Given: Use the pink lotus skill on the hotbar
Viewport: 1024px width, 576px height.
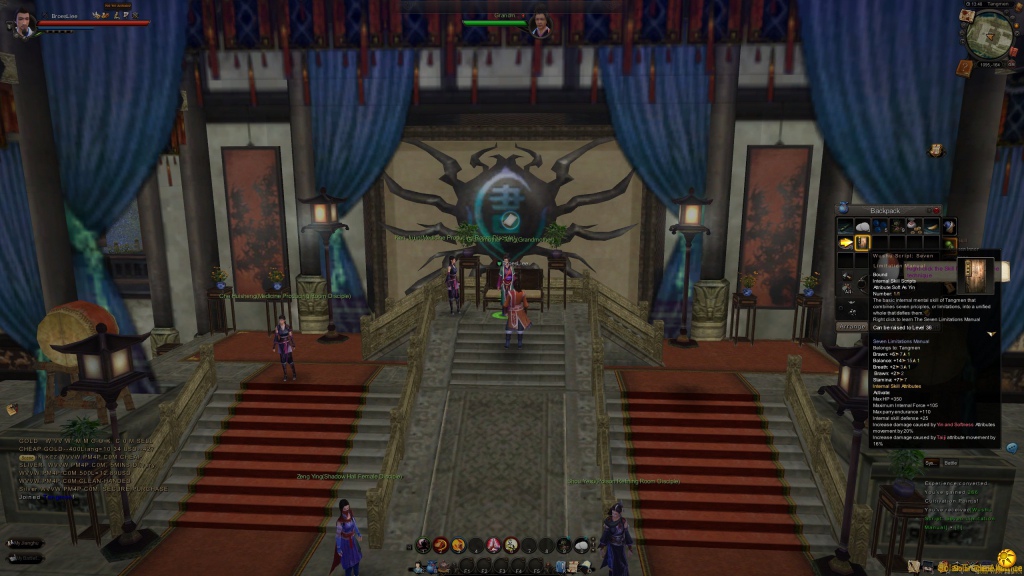Looking at the screenshot, I should coord(493,544).
